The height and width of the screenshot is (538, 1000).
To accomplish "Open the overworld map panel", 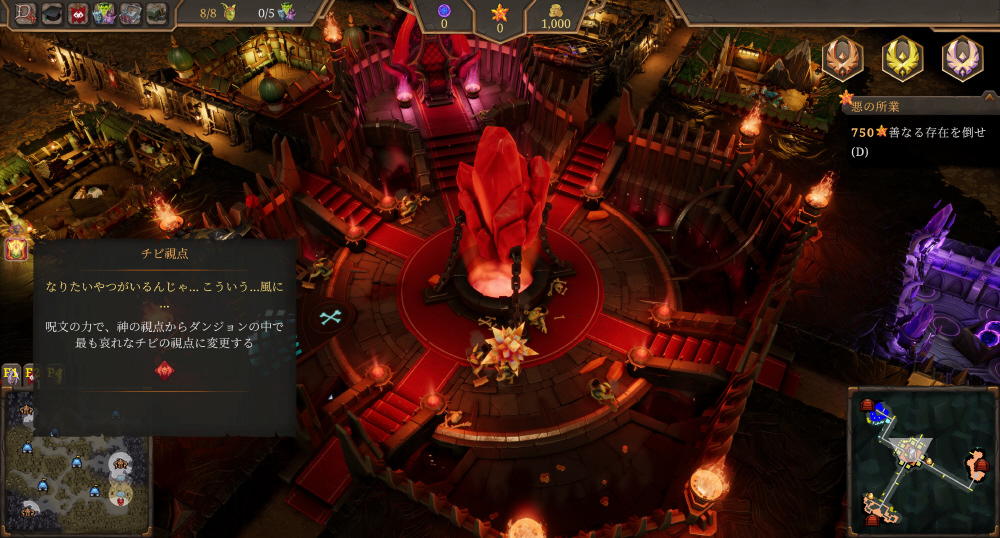I will (x=75, y=455).
